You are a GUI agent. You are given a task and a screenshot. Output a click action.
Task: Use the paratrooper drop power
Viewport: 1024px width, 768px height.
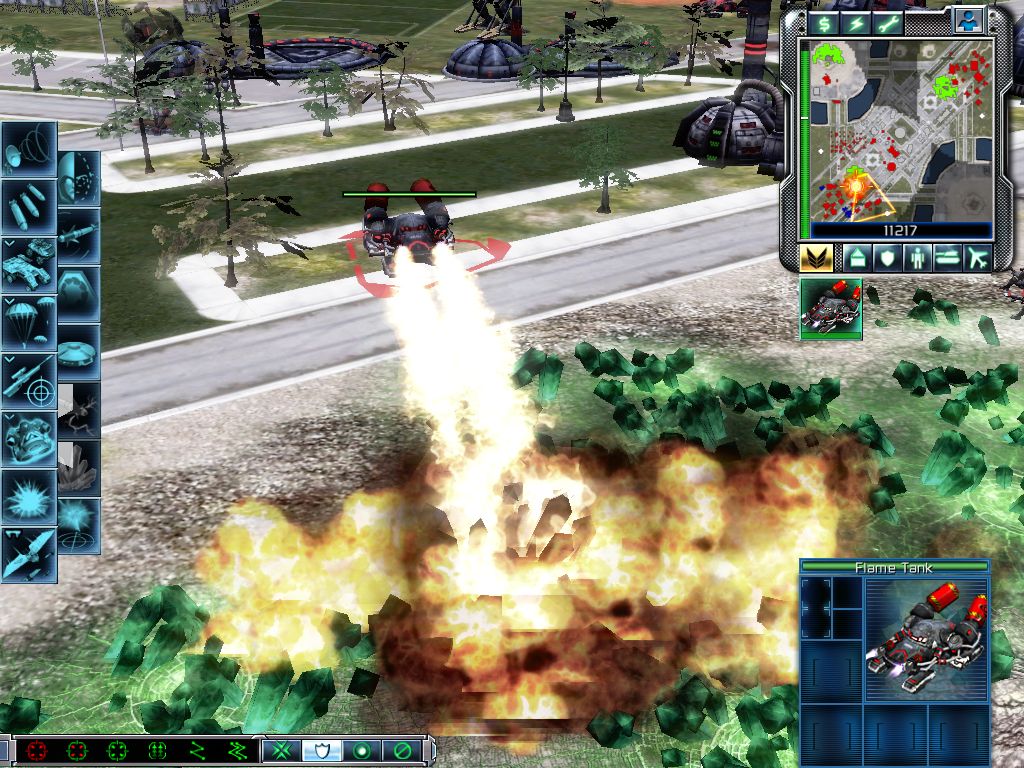pos(28,322)
